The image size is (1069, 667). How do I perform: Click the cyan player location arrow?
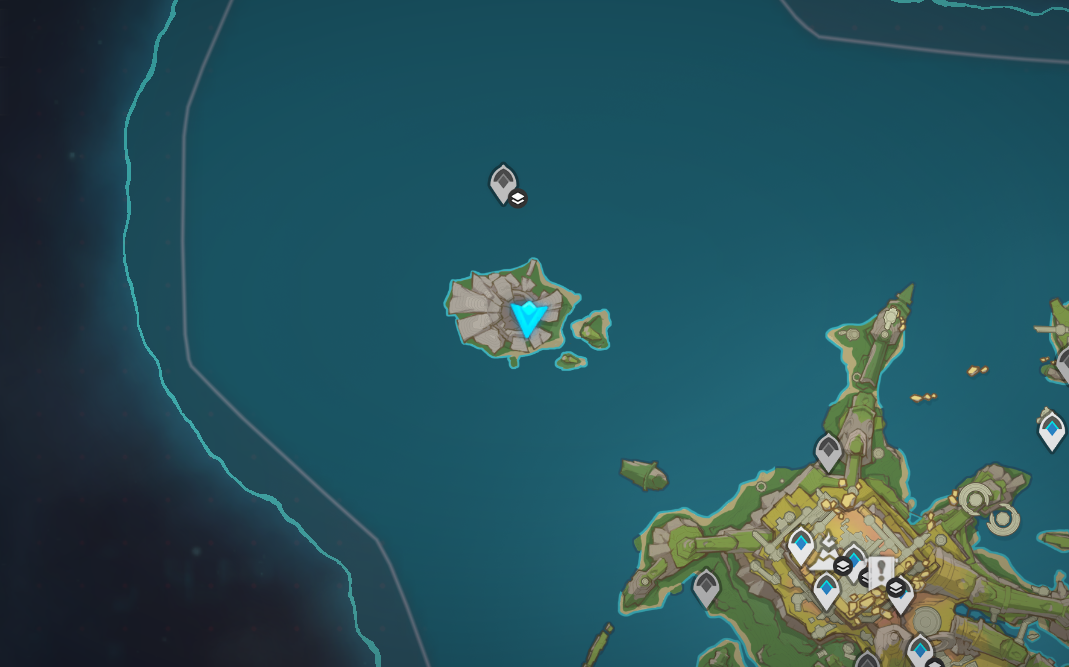point(527,320)
